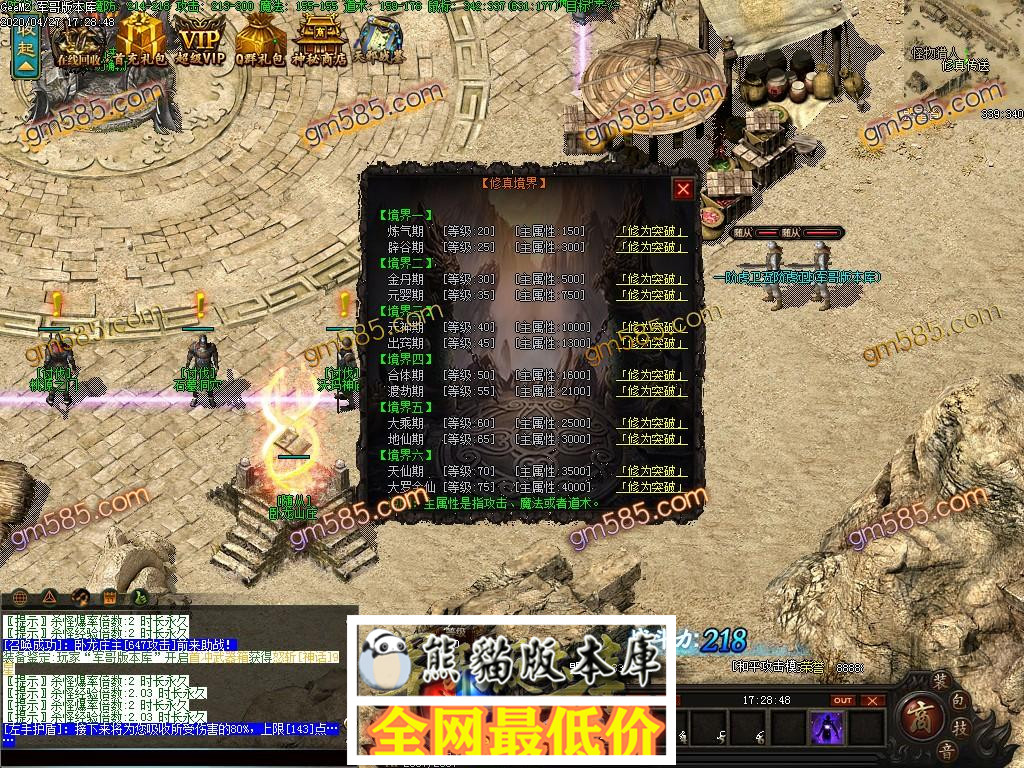Select 修为突破 for 元婴期 realm
The image size is (1024, 768).
(x=653, y=295)
